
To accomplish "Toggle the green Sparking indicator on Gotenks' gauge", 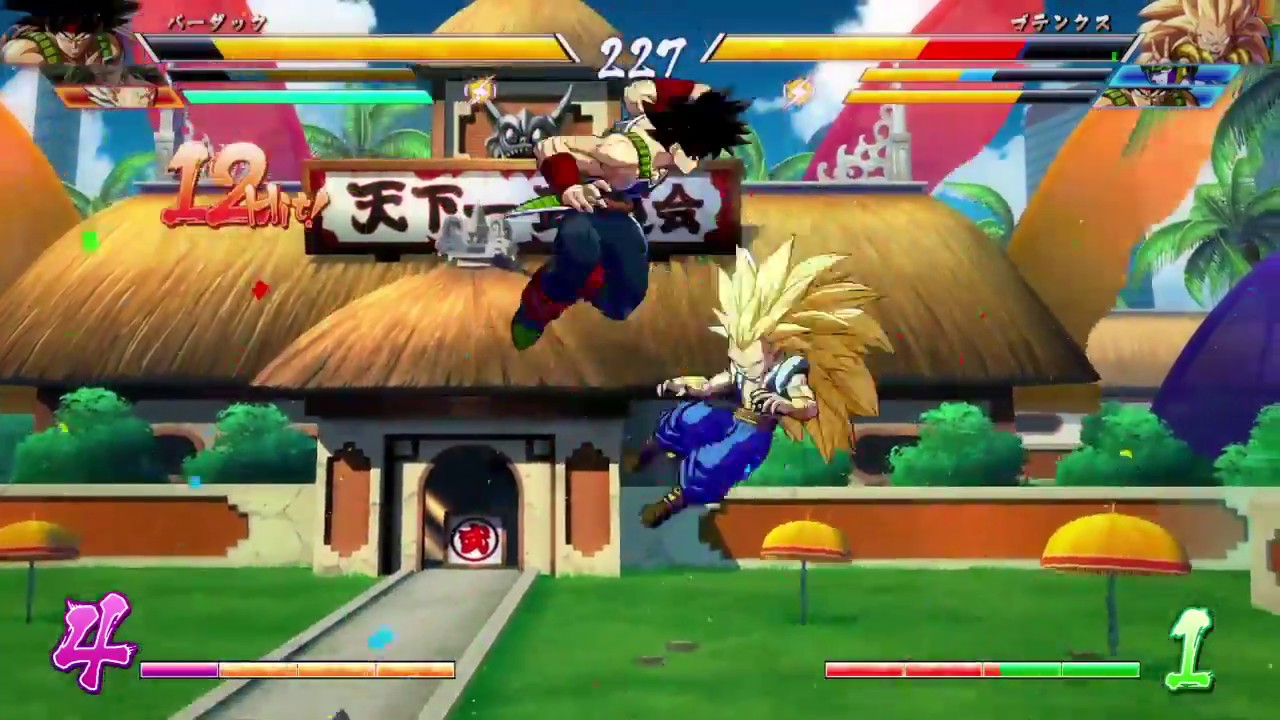I will click(1114, 54).
